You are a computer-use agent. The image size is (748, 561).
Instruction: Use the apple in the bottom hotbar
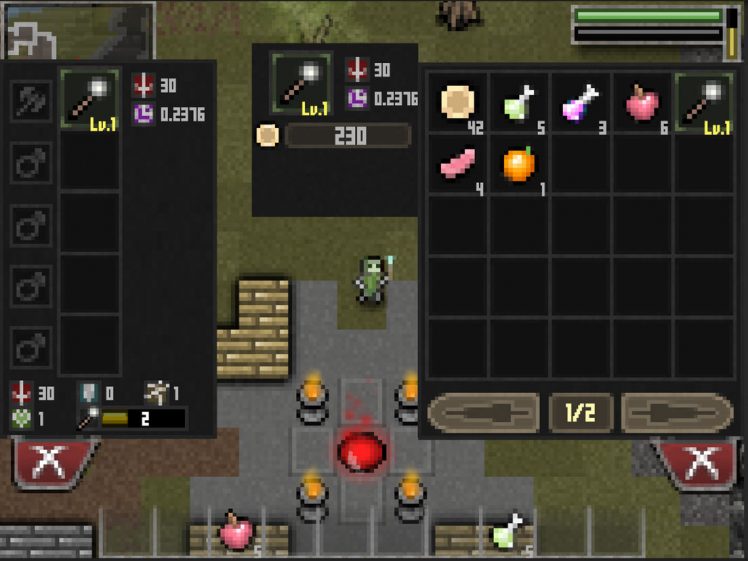pos(238,533)
